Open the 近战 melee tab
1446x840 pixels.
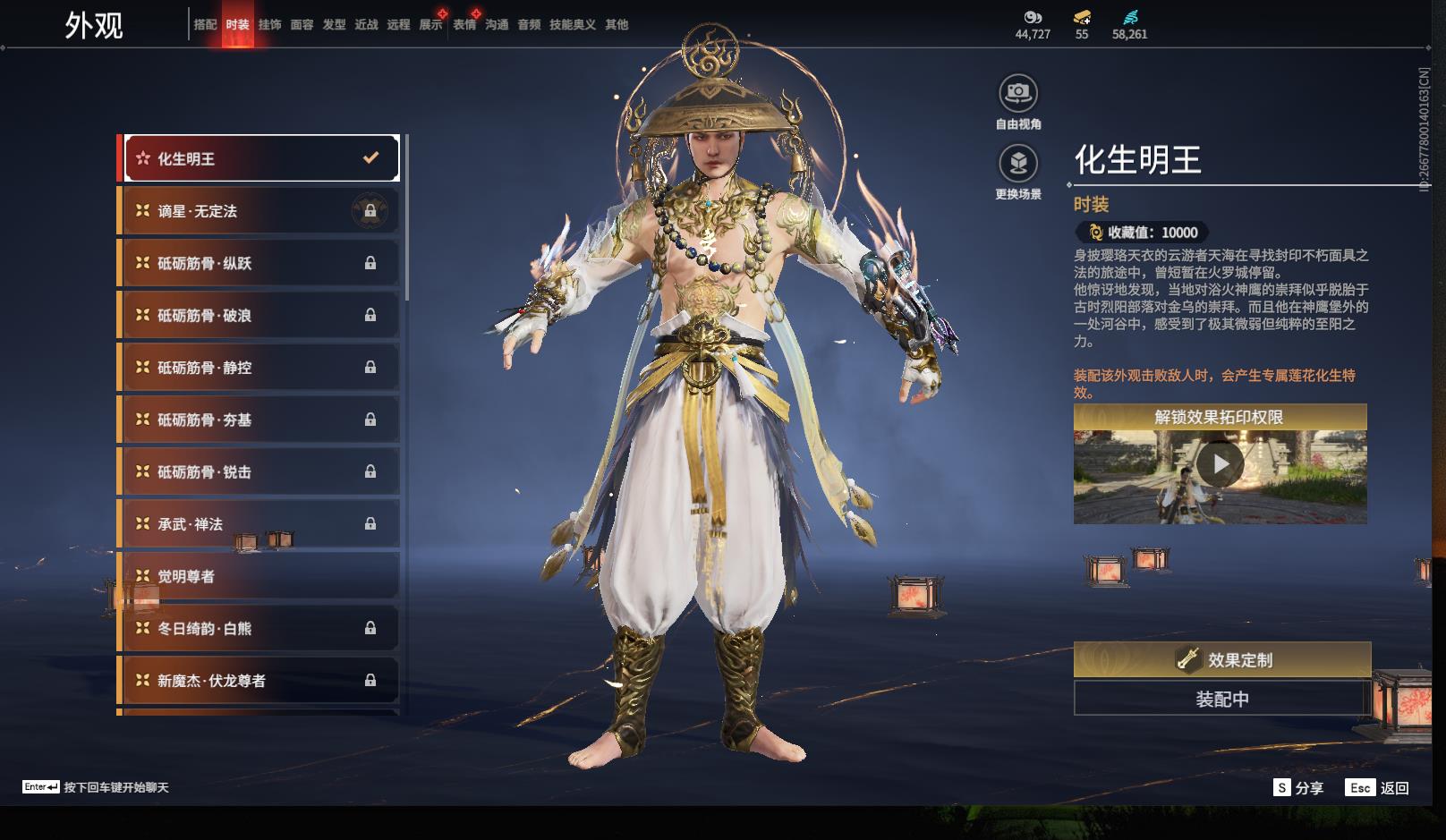click(366, 25)
